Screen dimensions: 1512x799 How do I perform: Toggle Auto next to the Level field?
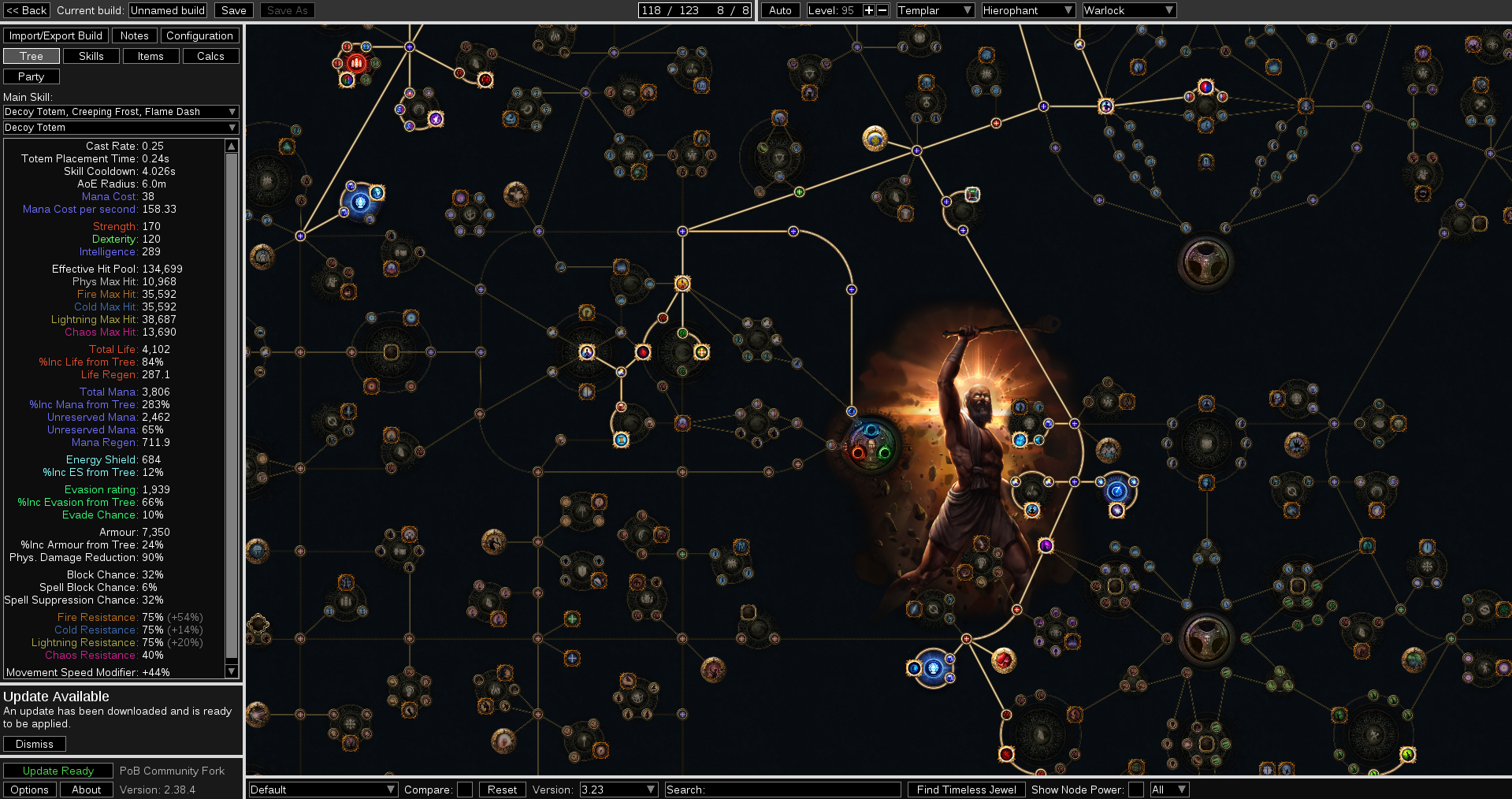point(779,10)
